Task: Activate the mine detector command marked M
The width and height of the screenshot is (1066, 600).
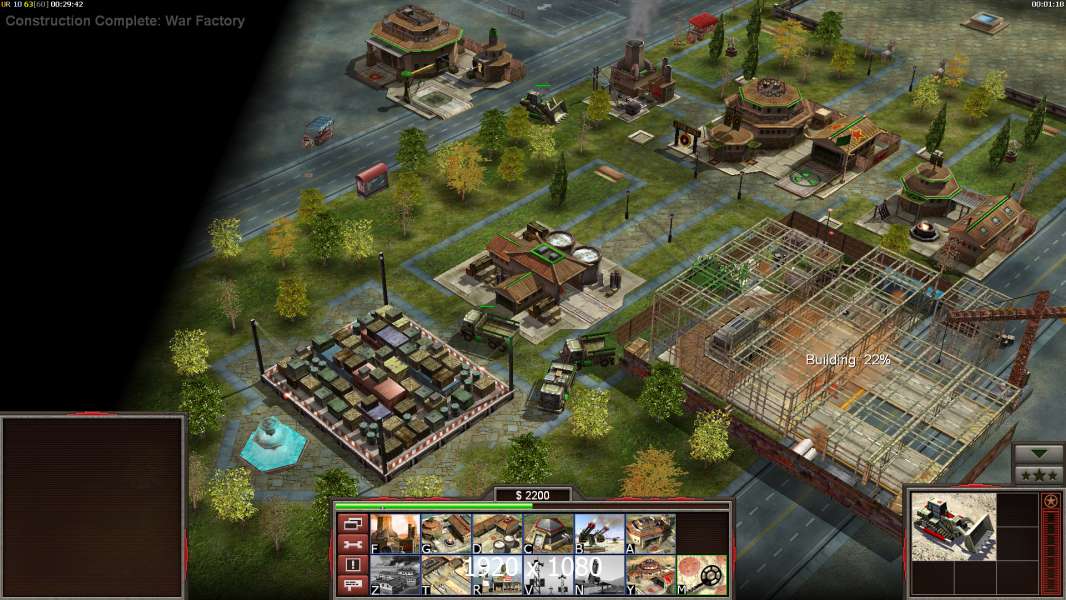Action: tap(701, 575)
